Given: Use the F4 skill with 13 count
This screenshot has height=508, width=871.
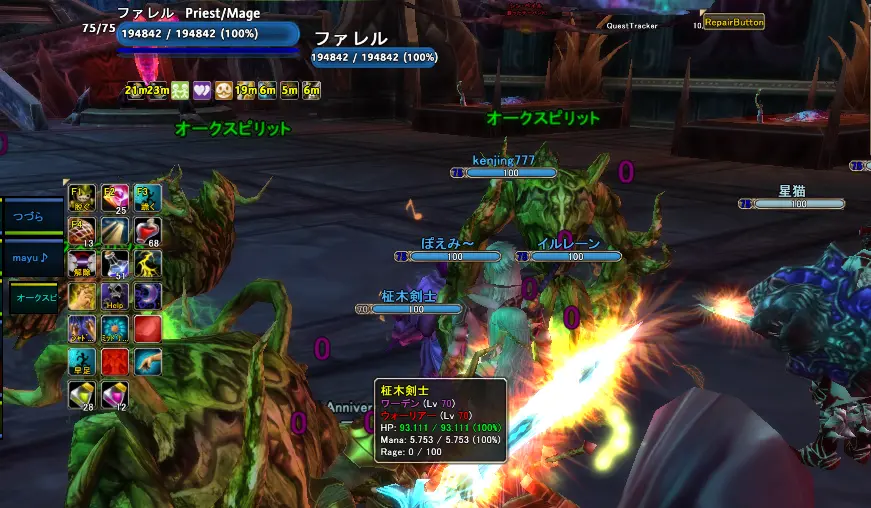Looking at the screenshot, I should click(81, 230).
